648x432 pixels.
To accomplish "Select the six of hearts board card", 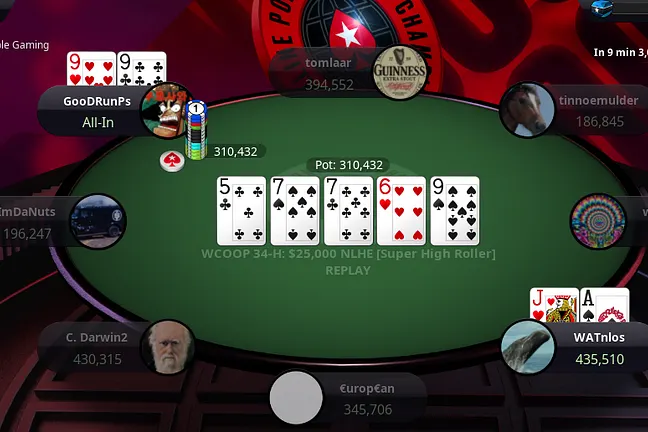I will pyautogui.click(x=401, y=210).
